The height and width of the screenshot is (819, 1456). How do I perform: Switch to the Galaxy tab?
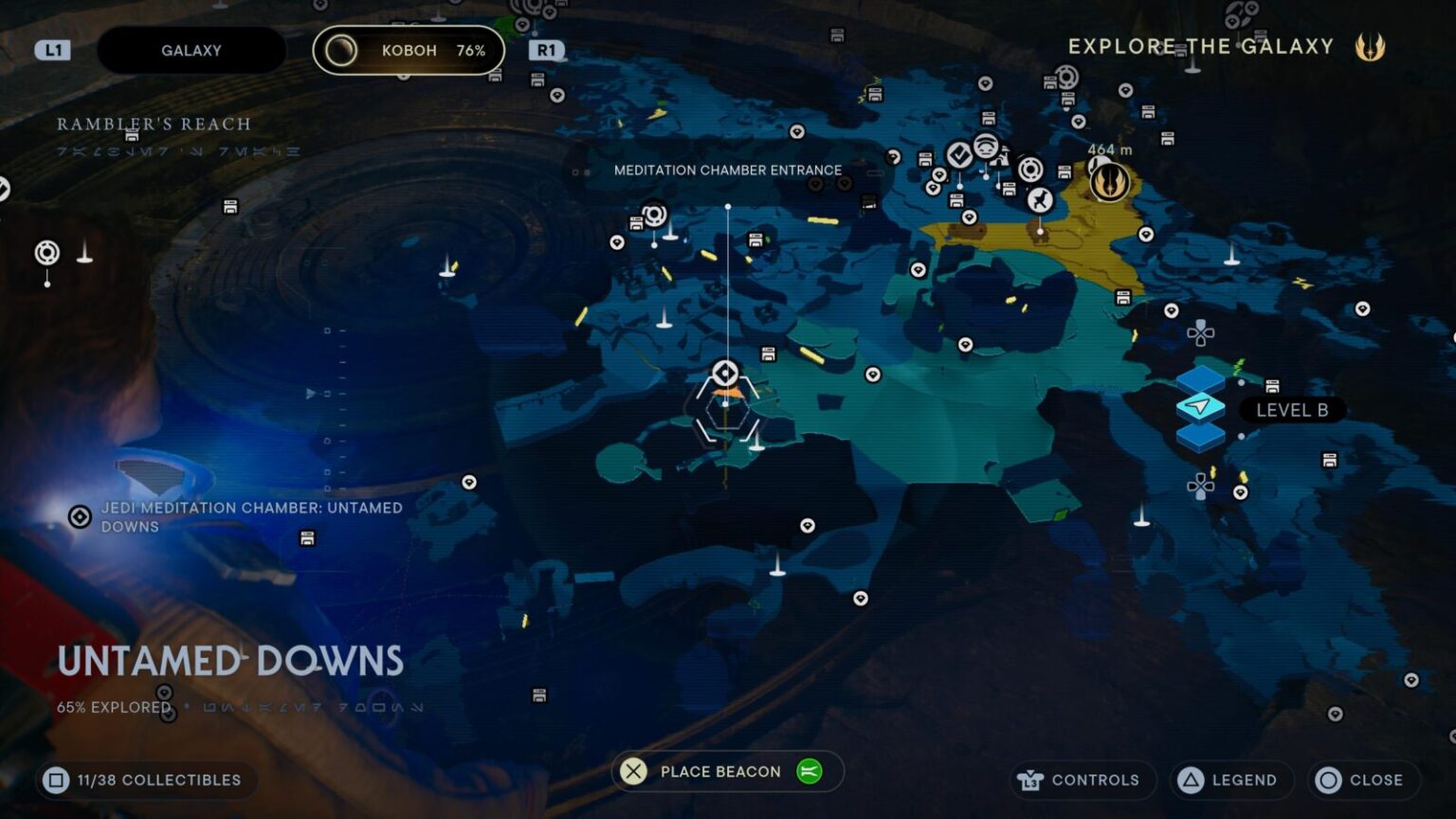tap(191, 50)
